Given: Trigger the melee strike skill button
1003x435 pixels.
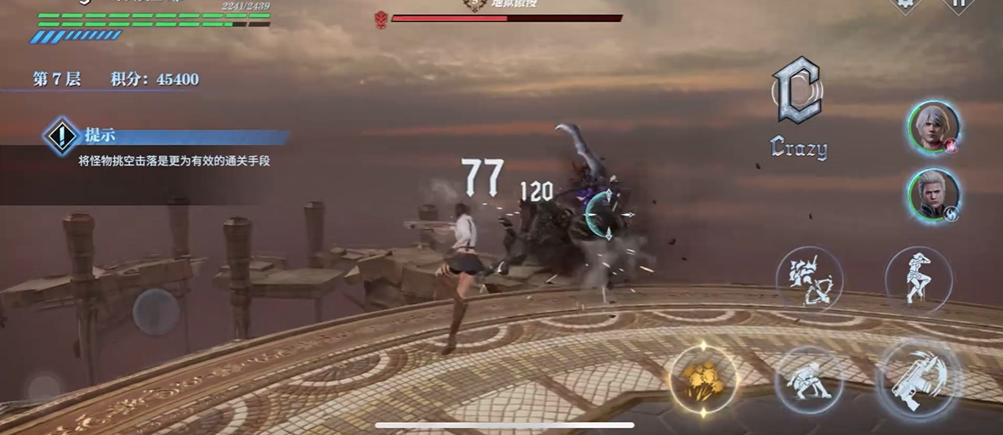Looking at the screenshot, I should point(808,380).
